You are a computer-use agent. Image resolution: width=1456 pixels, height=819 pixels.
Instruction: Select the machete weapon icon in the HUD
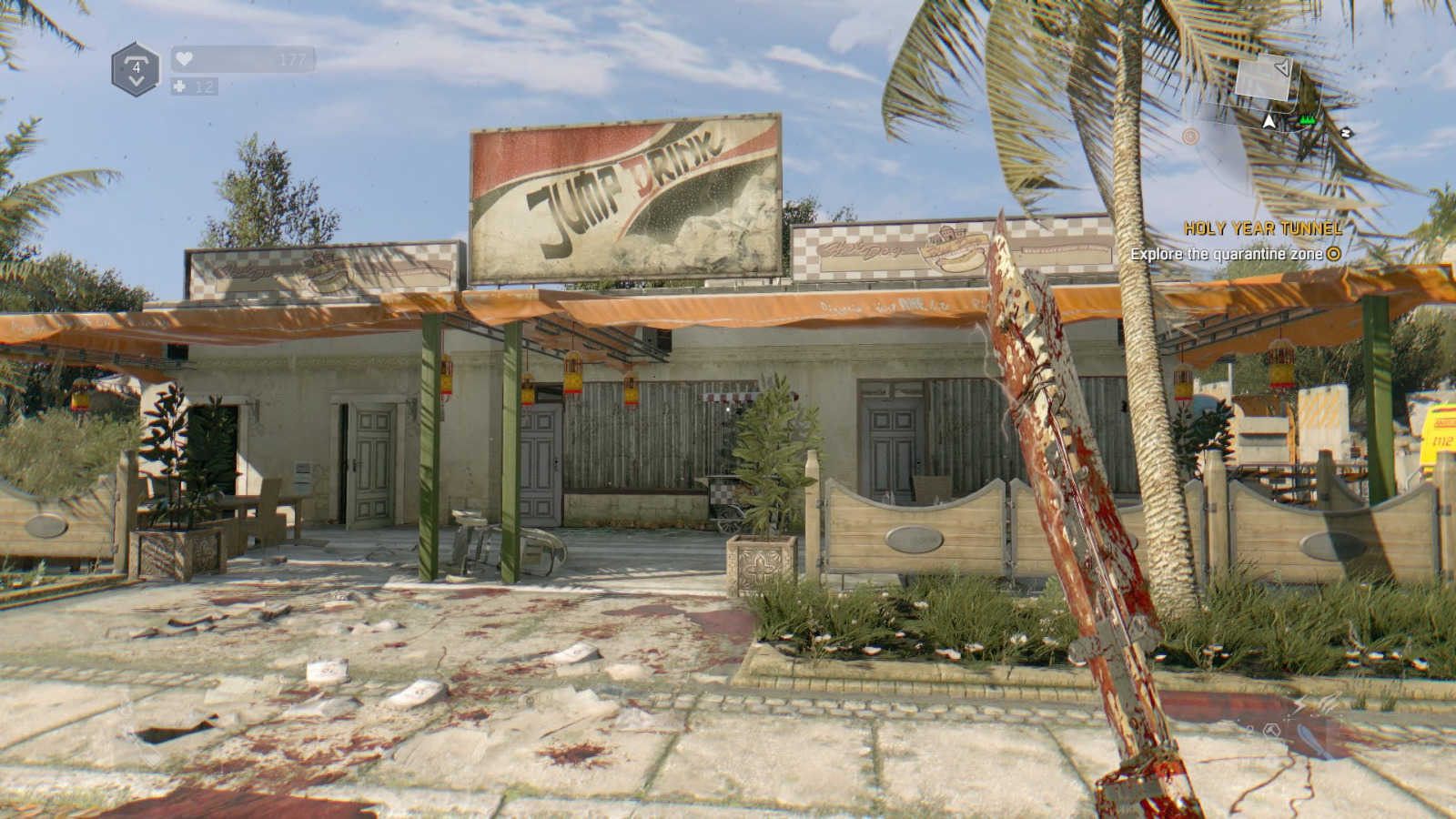click(x=1311, y=742)
